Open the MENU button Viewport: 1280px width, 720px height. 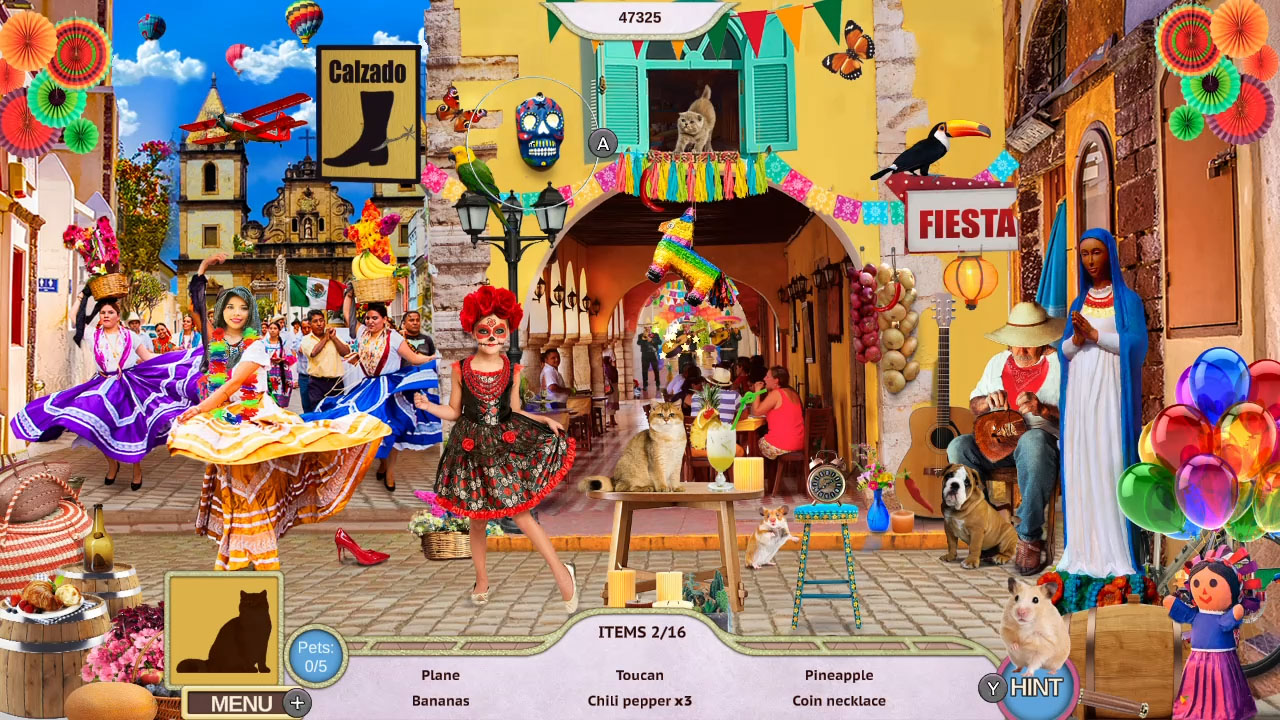point(239,702)
